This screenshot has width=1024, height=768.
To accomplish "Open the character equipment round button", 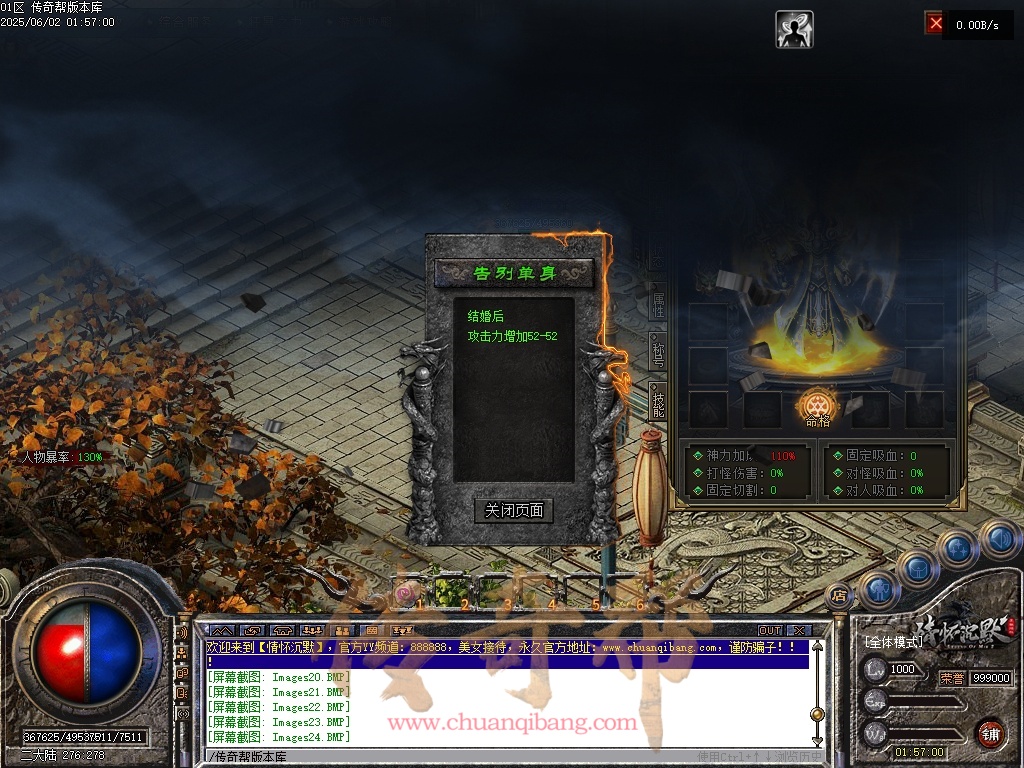I will pos(880,589).
